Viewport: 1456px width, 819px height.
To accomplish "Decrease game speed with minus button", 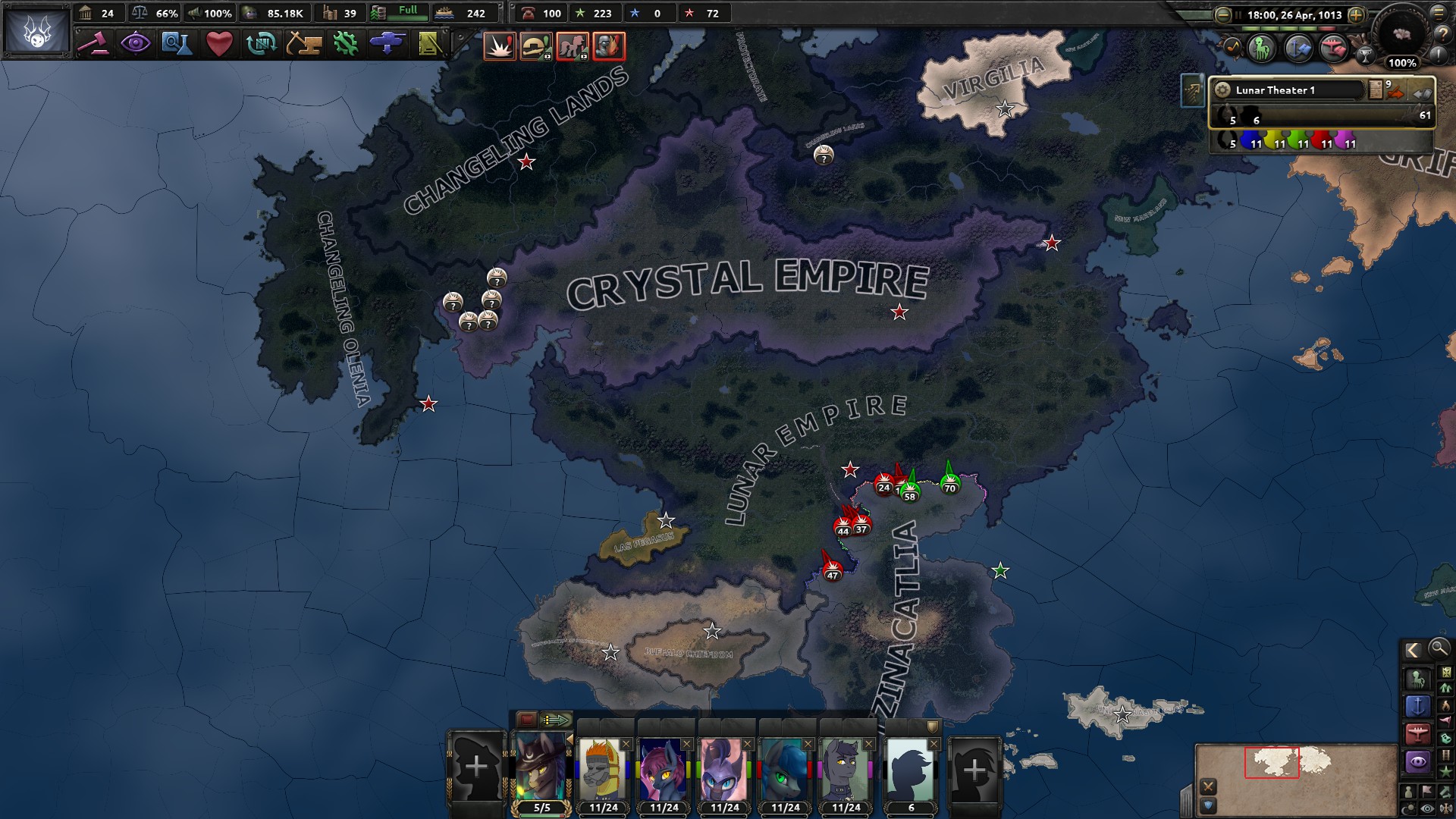I will pyautogui.click(x=1223, y=14).
